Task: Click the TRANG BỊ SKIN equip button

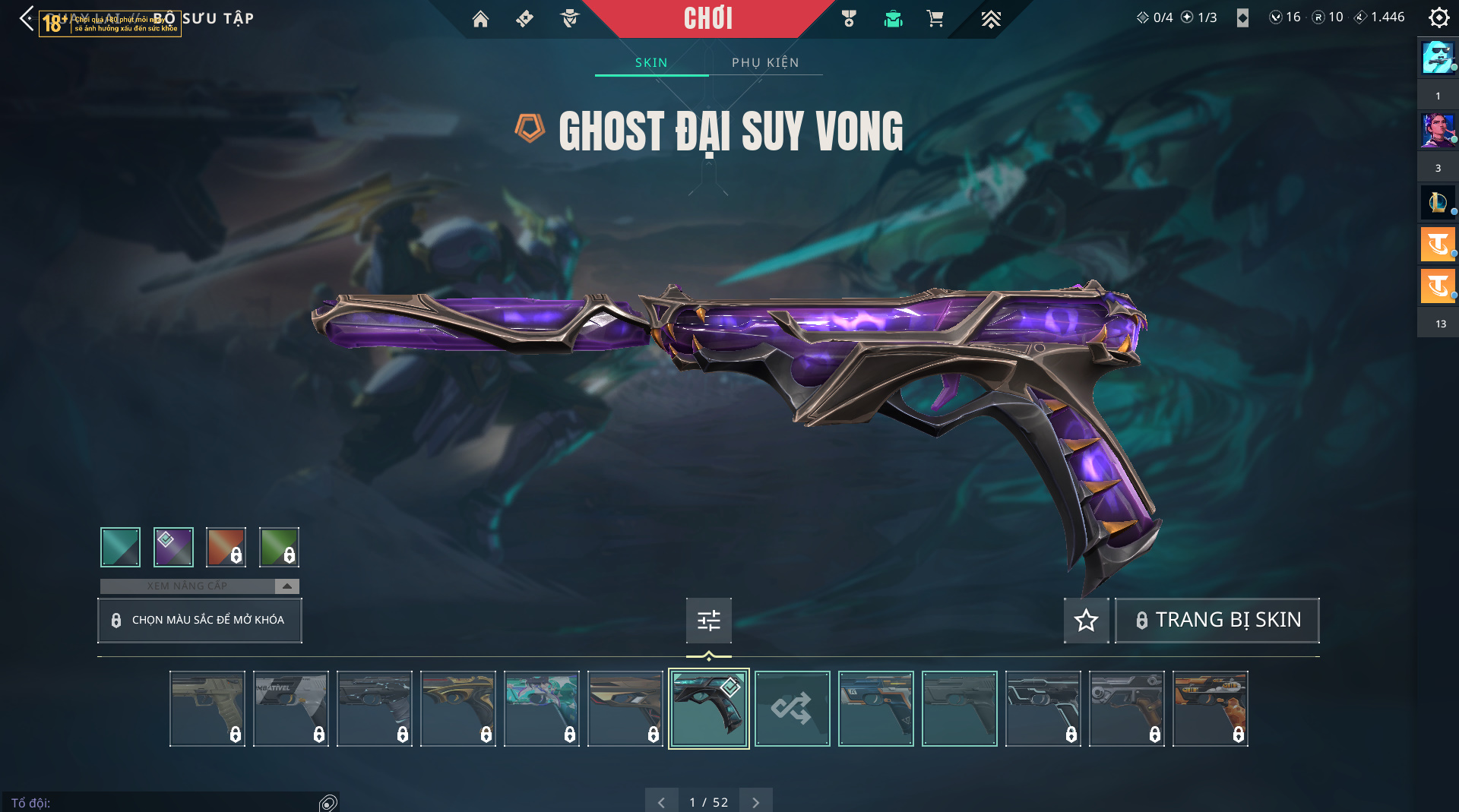Action: tap(1217, 621)
